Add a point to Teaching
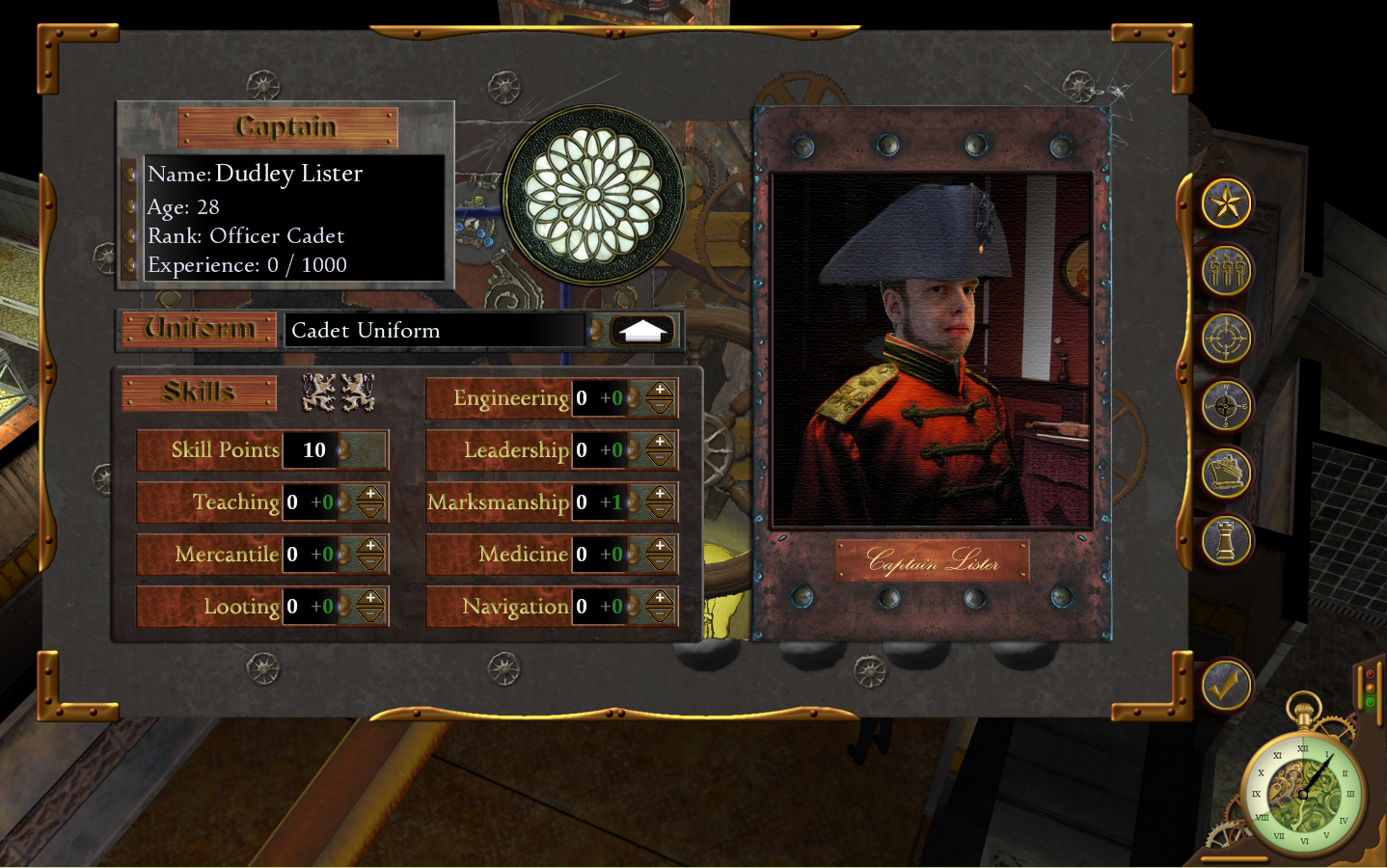This screenshot has height=868, width=1387. [370, 495]
